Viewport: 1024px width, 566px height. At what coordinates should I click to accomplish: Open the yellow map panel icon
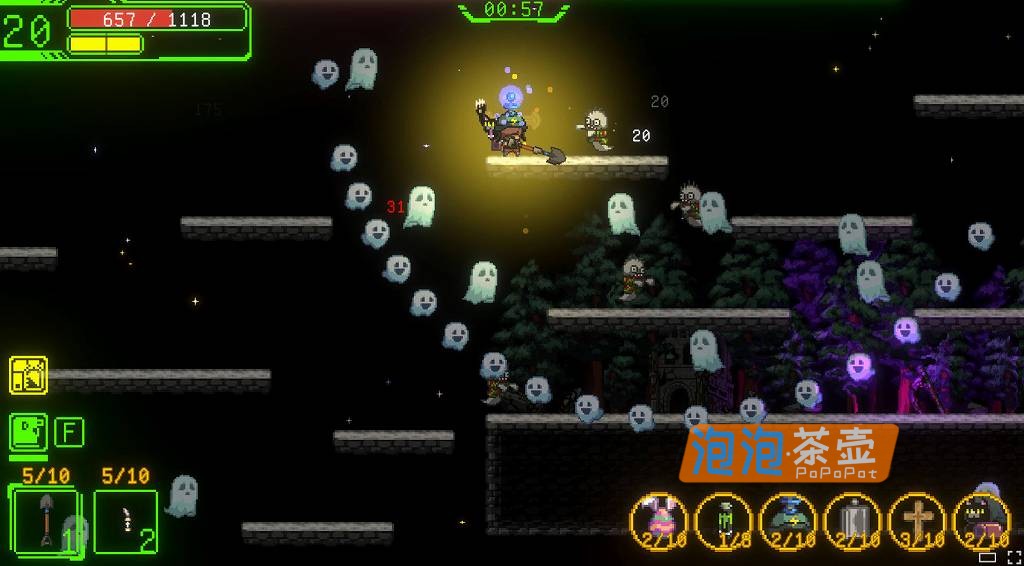(28, 375)
